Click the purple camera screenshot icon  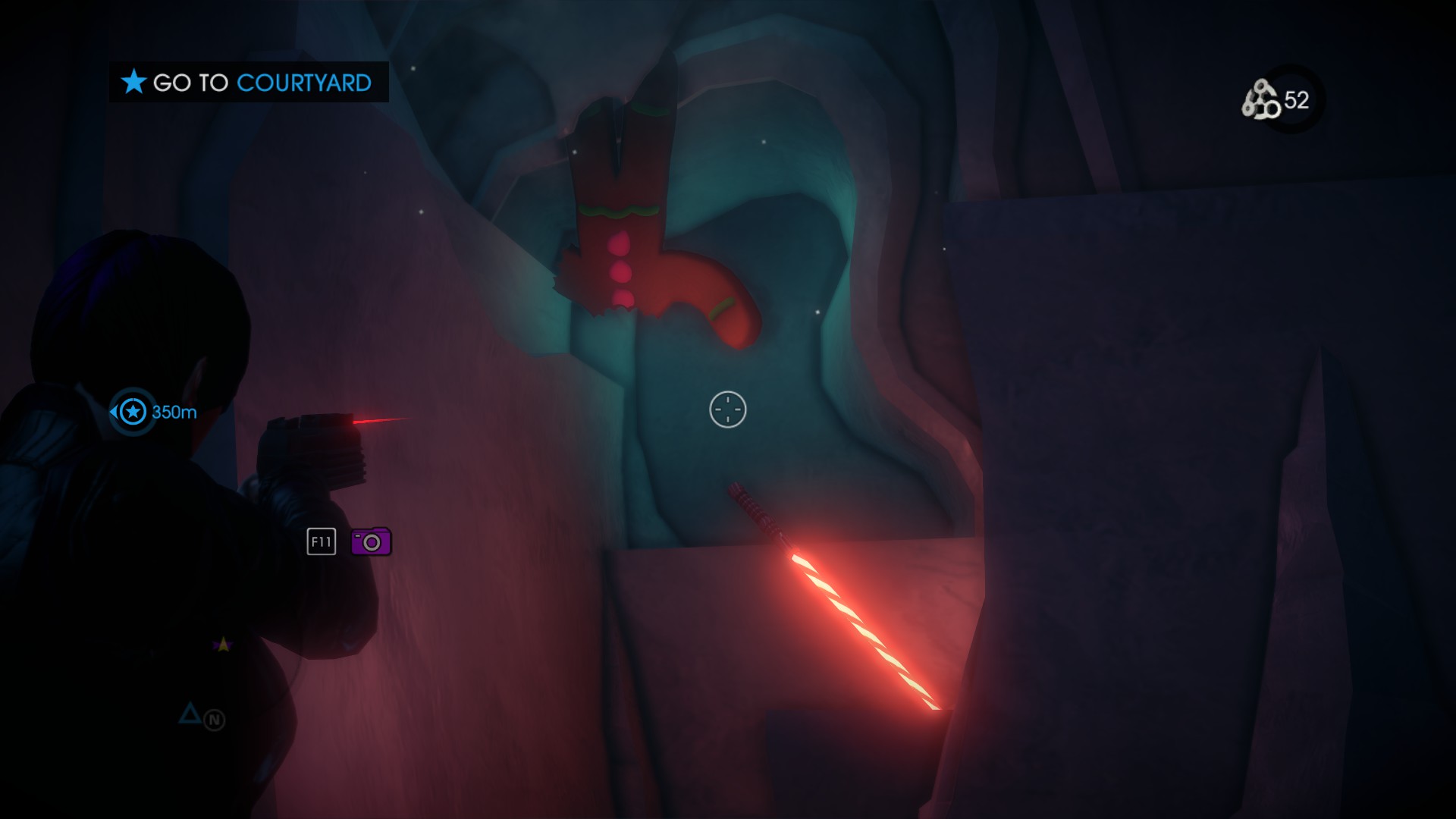[371, 542]
